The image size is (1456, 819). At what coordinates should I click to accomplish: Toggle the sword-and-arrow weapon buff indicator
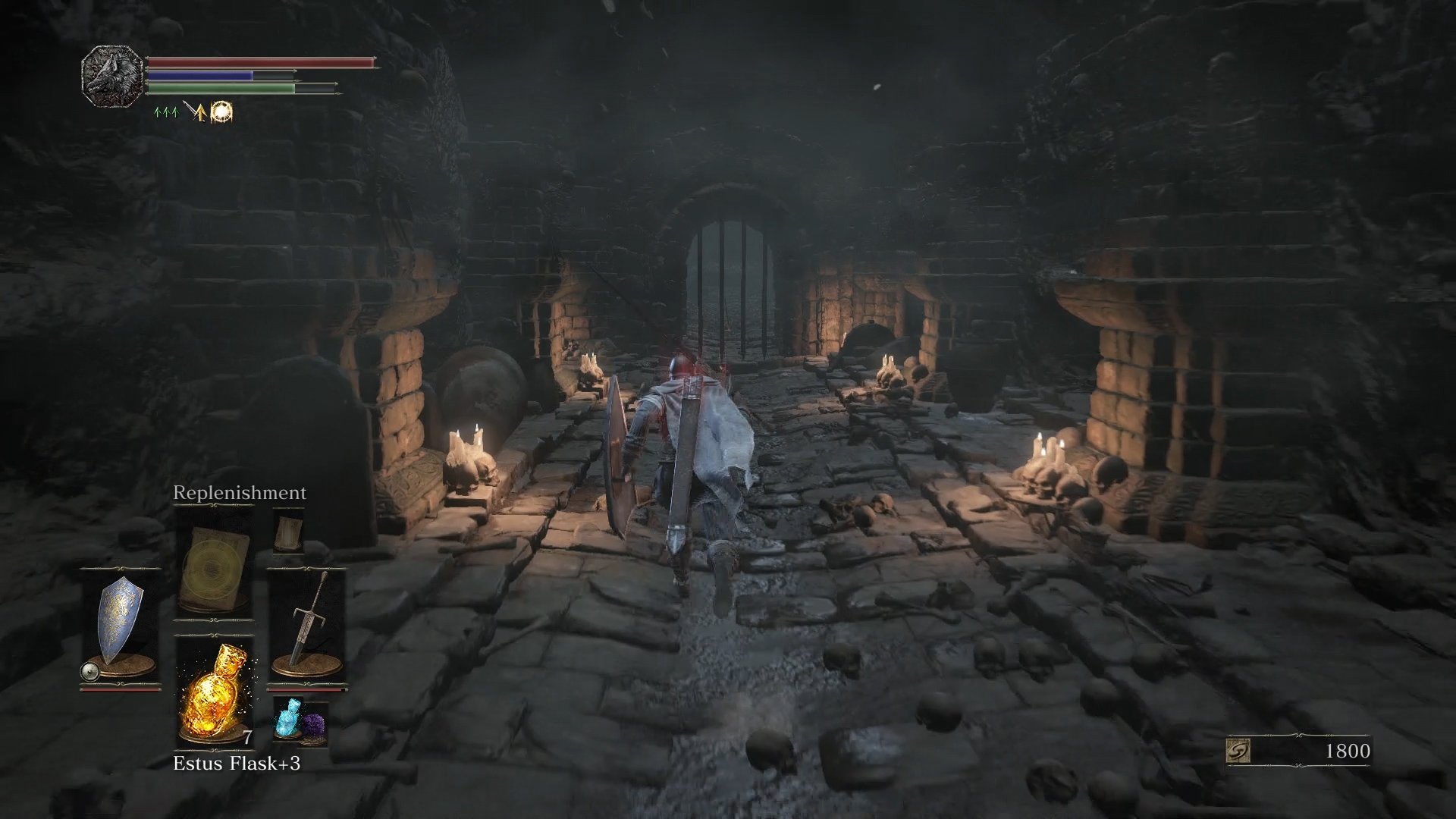(195, 112)
